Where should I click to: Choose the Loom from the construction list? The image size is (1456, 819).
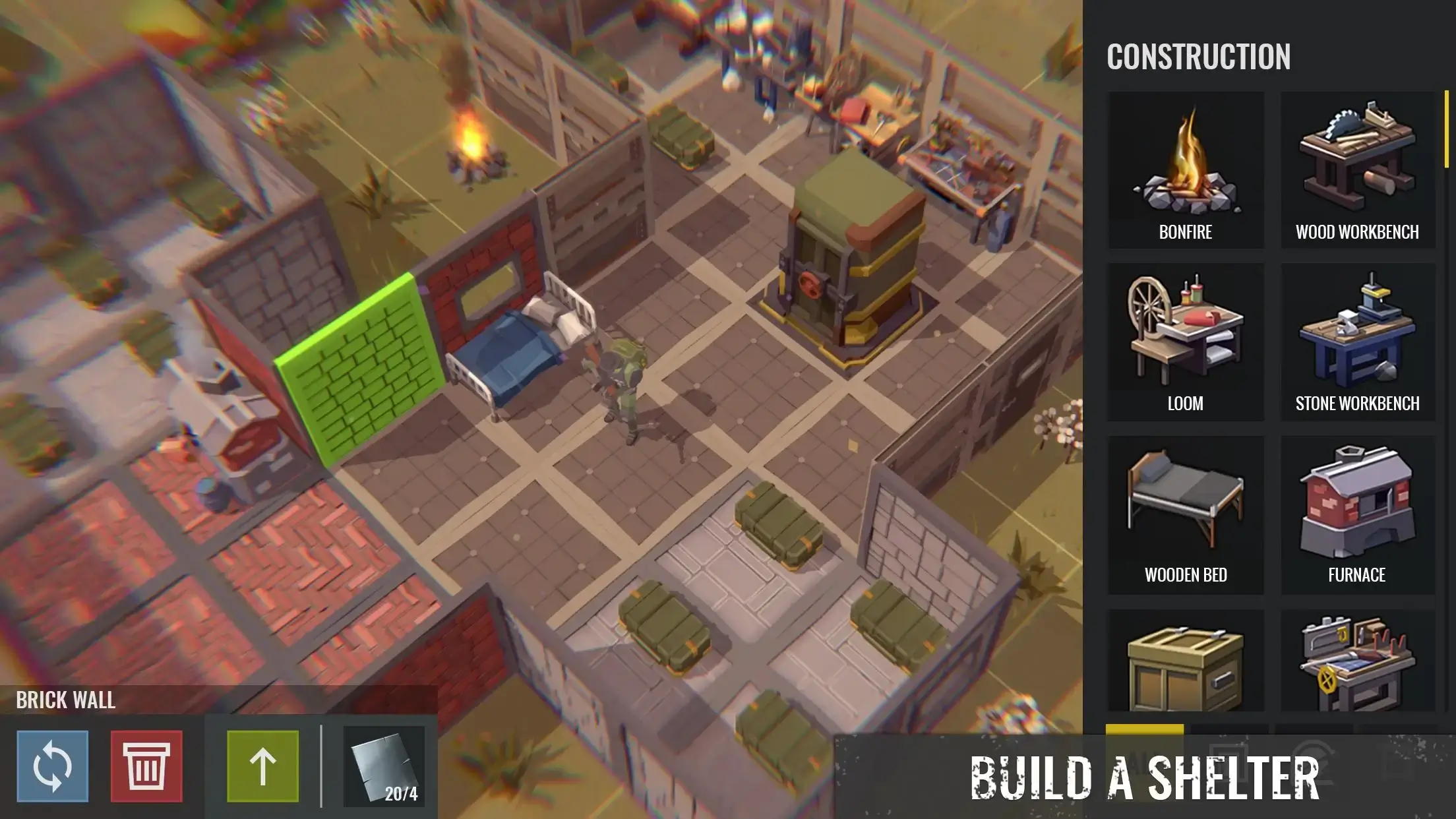point(1185,340)
